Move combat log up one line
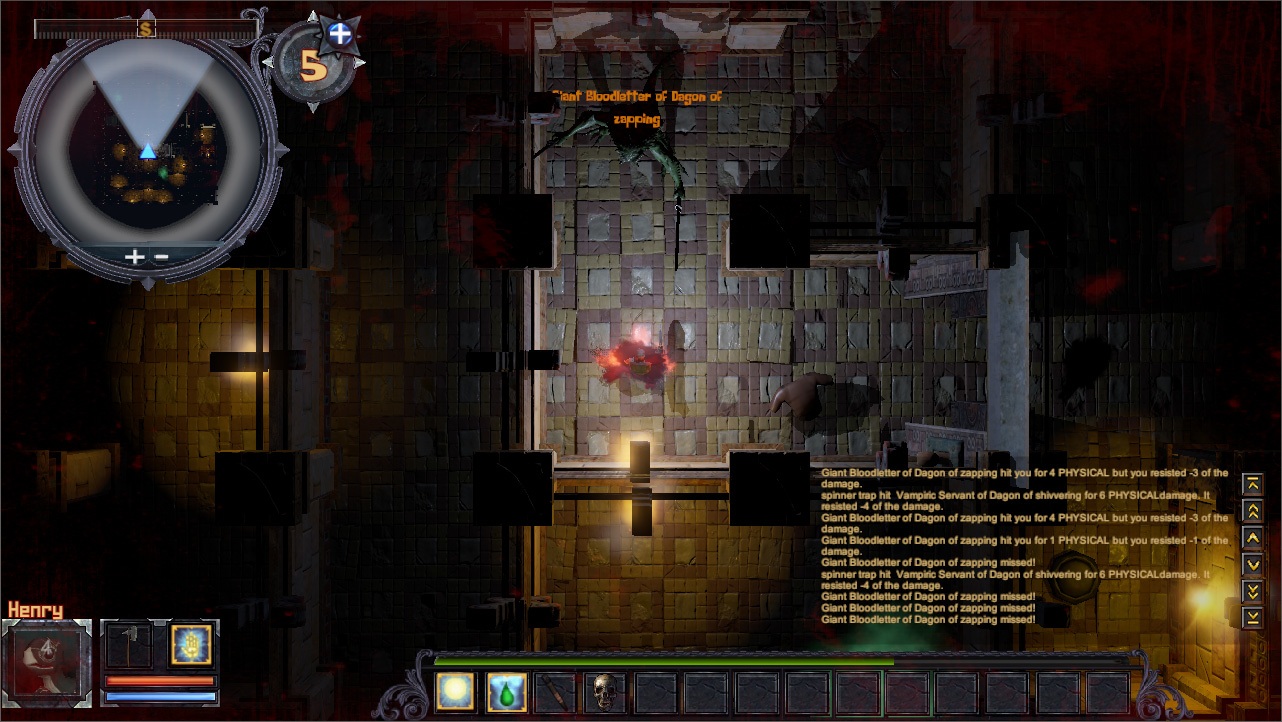 point(1252,538)
